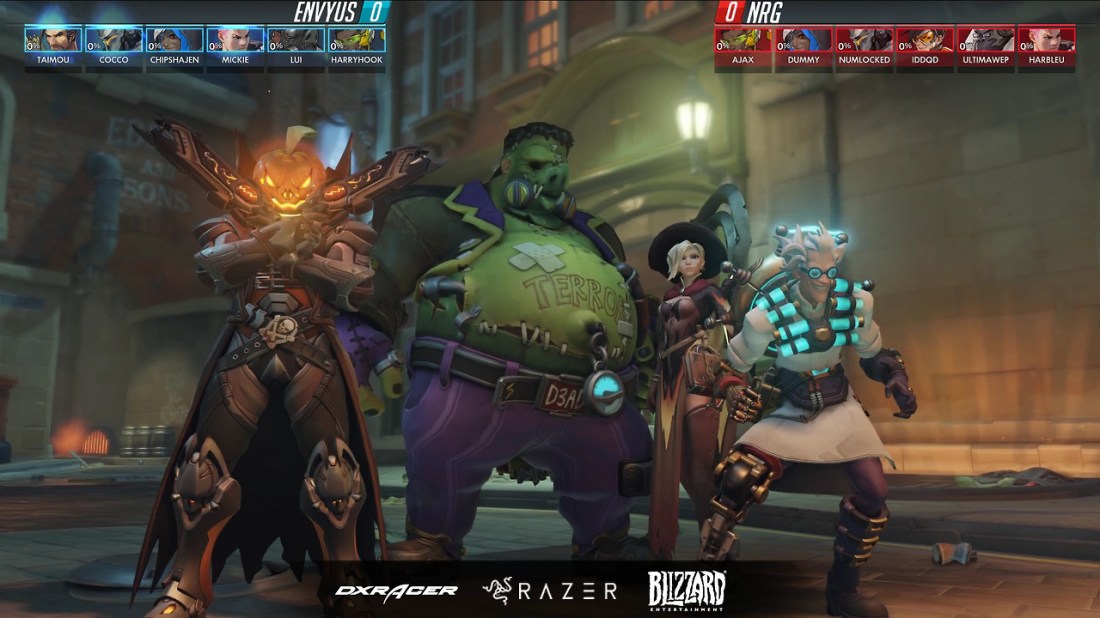Viewport: 1100px width, 618px height.
Task: Choose the Numlocked player card
Action: coord(864,40)
